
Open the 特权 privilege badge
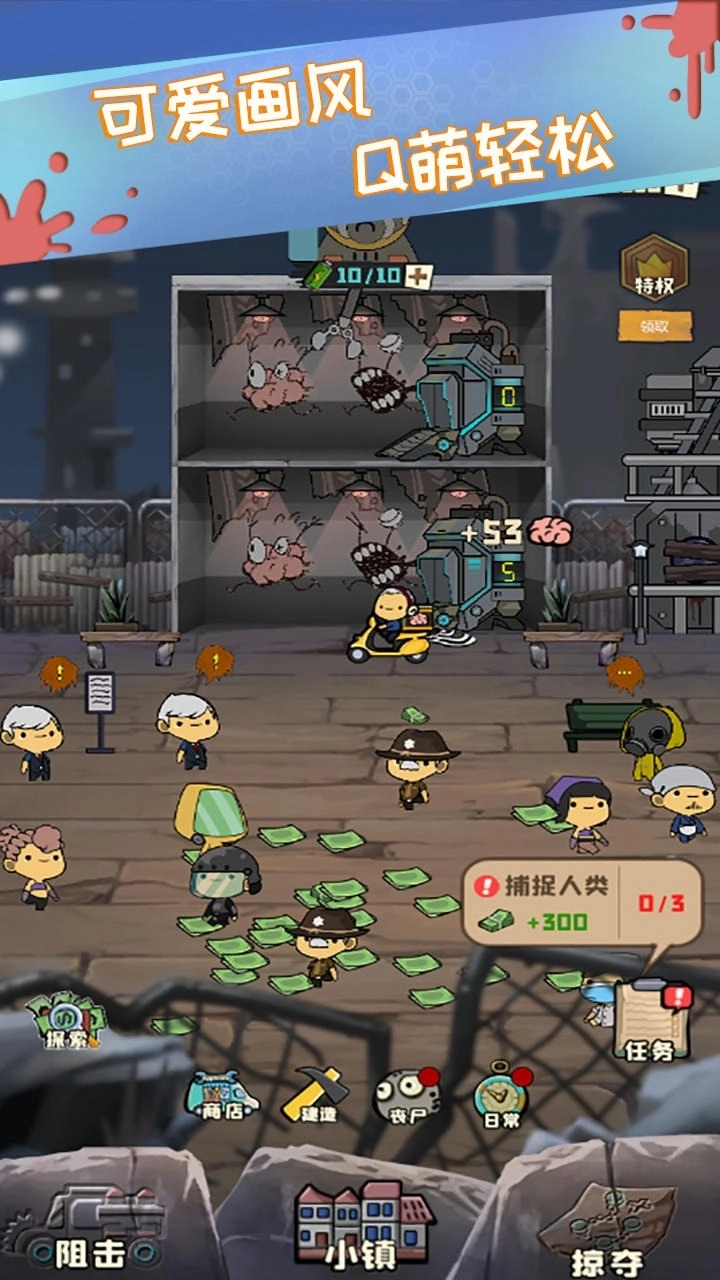(x=655, y=270)
